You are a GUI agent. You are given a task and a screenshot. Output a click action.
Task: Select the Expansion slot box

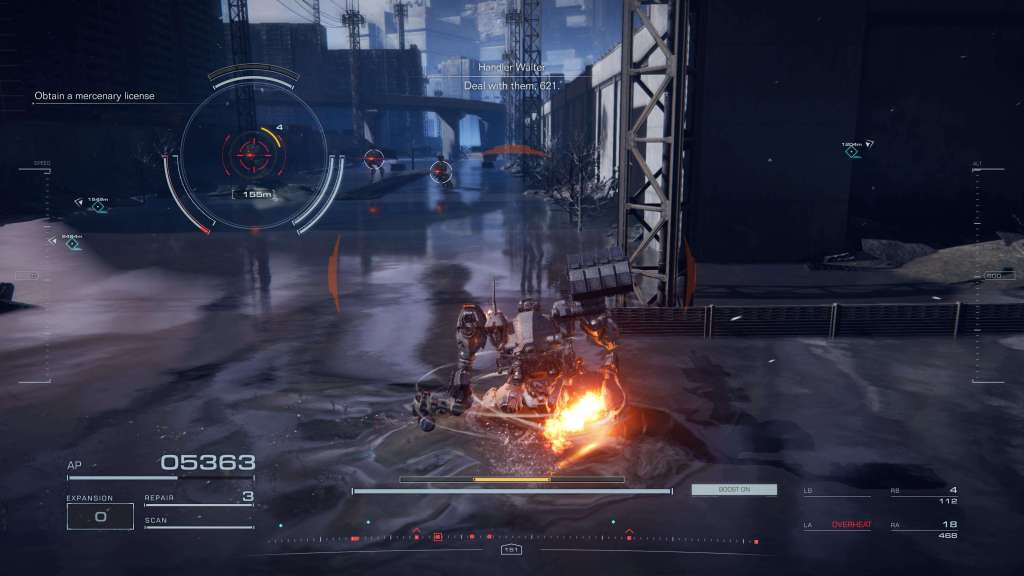[x=100, y=516]
